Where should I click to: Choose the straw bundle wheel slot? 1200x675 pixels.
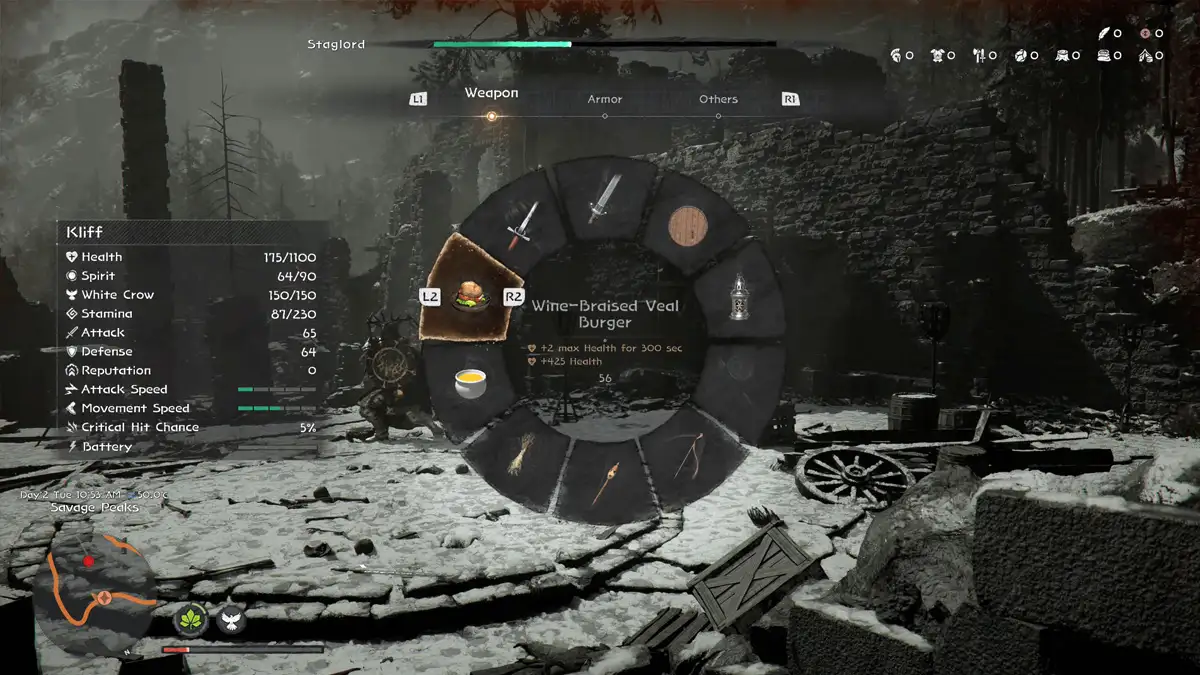pyautogui.click(x=518, y=458)
